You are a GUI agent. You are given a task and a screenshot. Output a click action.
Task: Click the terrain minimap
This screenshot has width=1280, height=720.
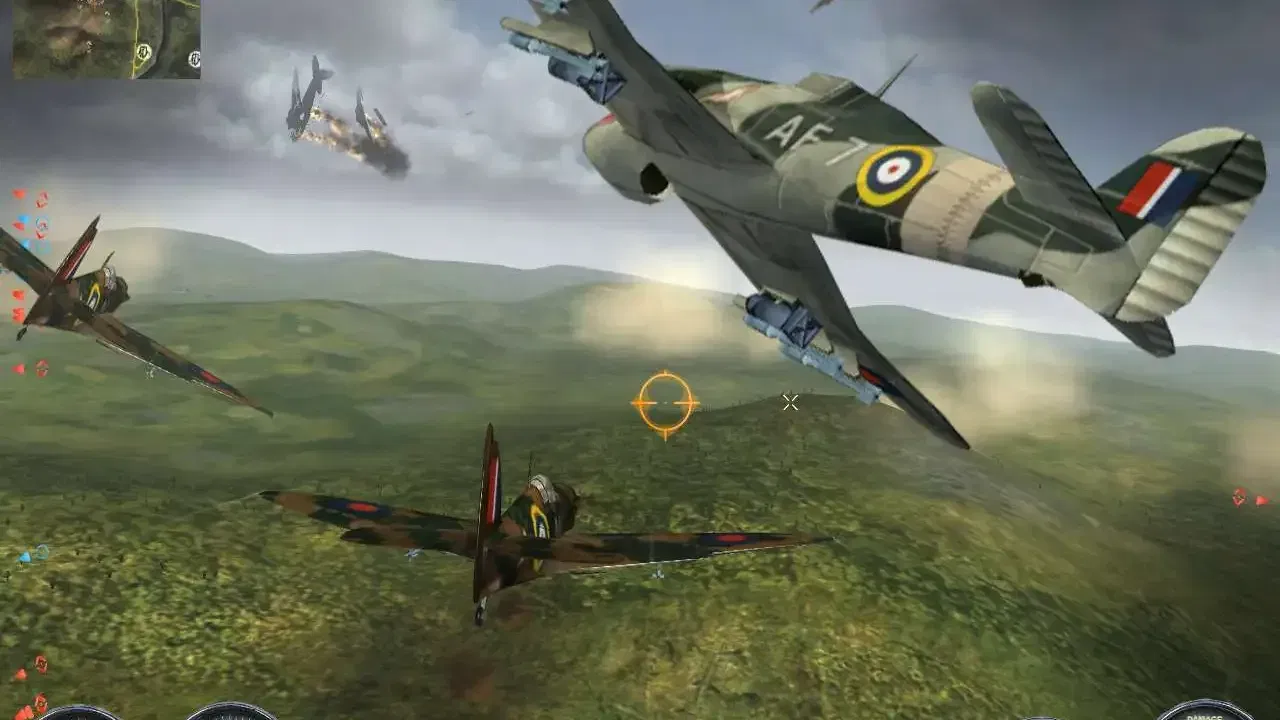pos(106,39)
